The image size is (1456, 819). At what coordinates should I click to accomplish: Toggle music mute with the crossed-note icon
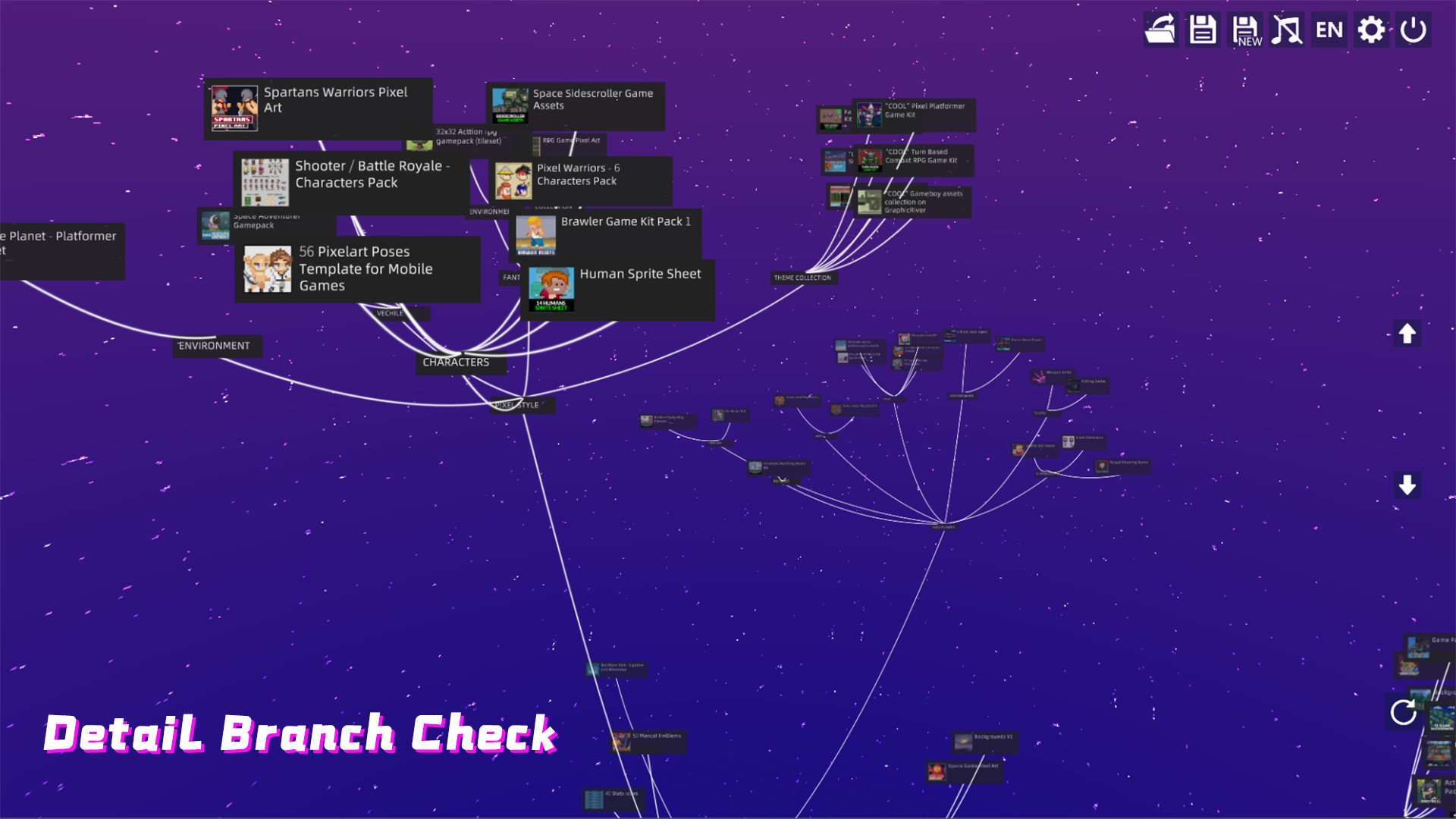1287,30
